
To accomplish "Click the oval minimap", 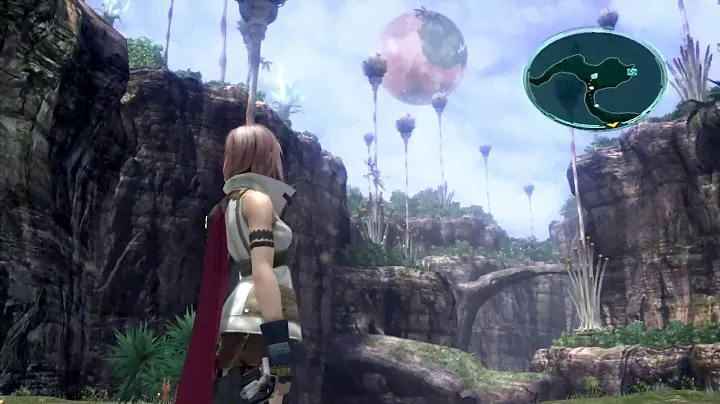I will click(595, 78).
